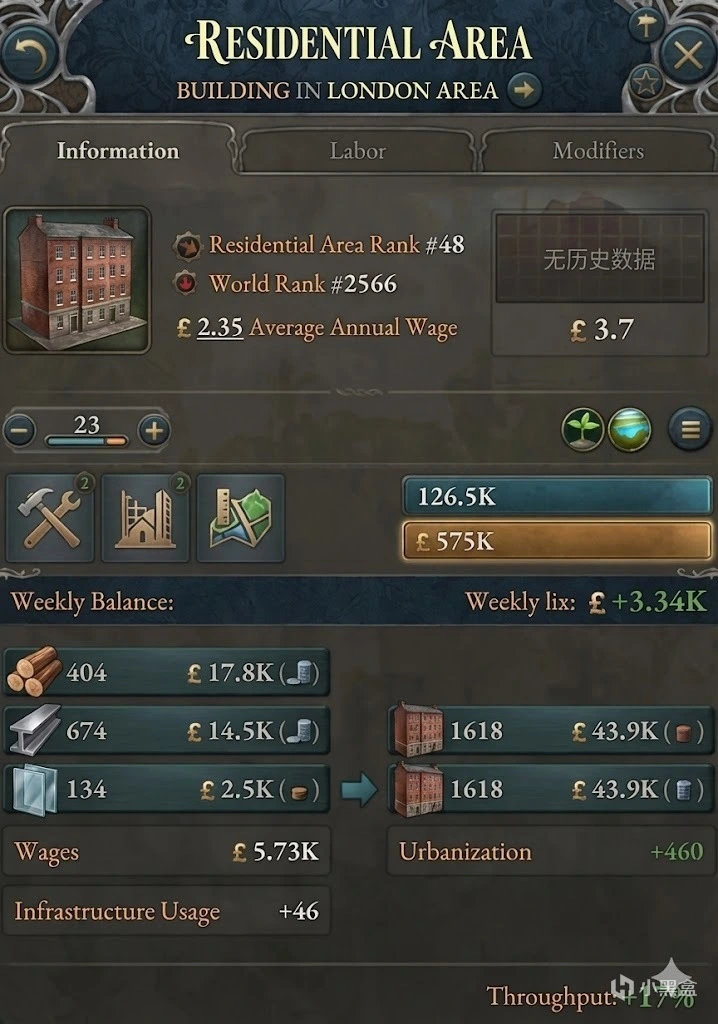Click the steel input goods row

coord(166,731)
